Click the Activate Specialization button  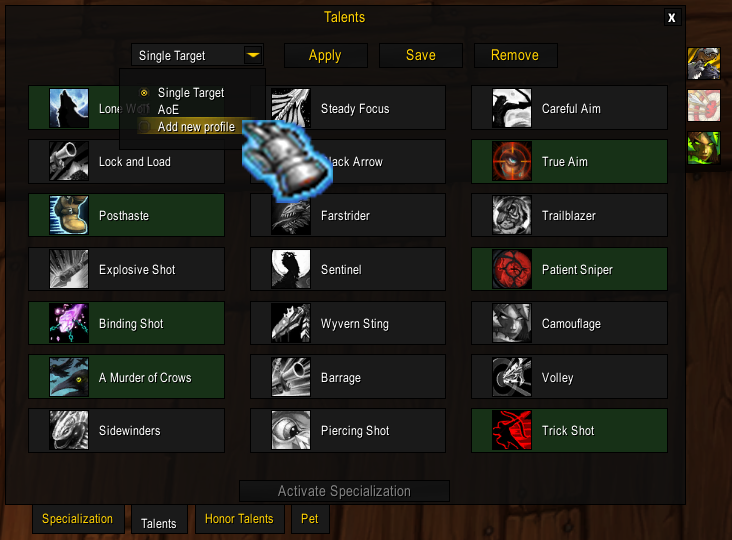tap(344, 491)
